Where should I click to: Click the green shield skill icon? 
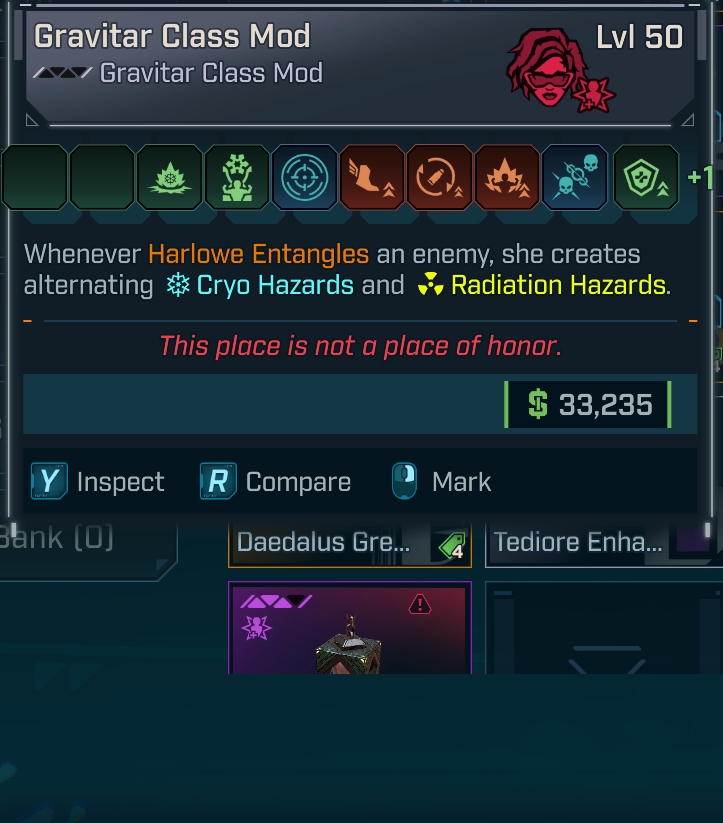645,178
